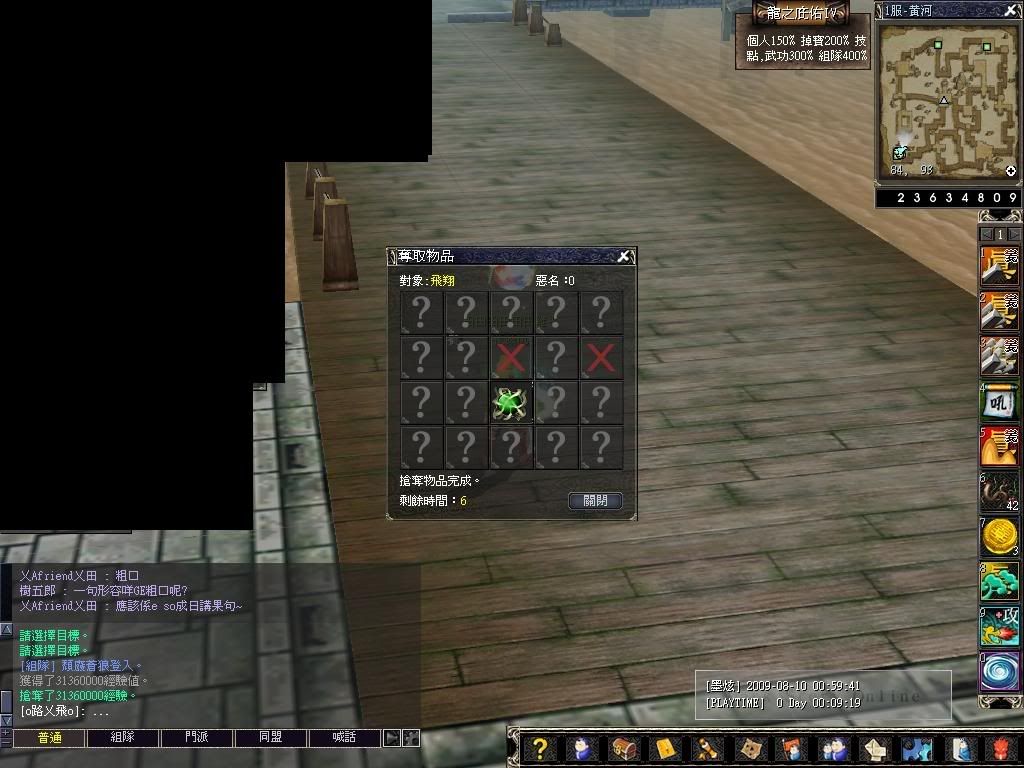Select the green orb item in the grid
This screenshot has width=1024, height=768.
511,403
